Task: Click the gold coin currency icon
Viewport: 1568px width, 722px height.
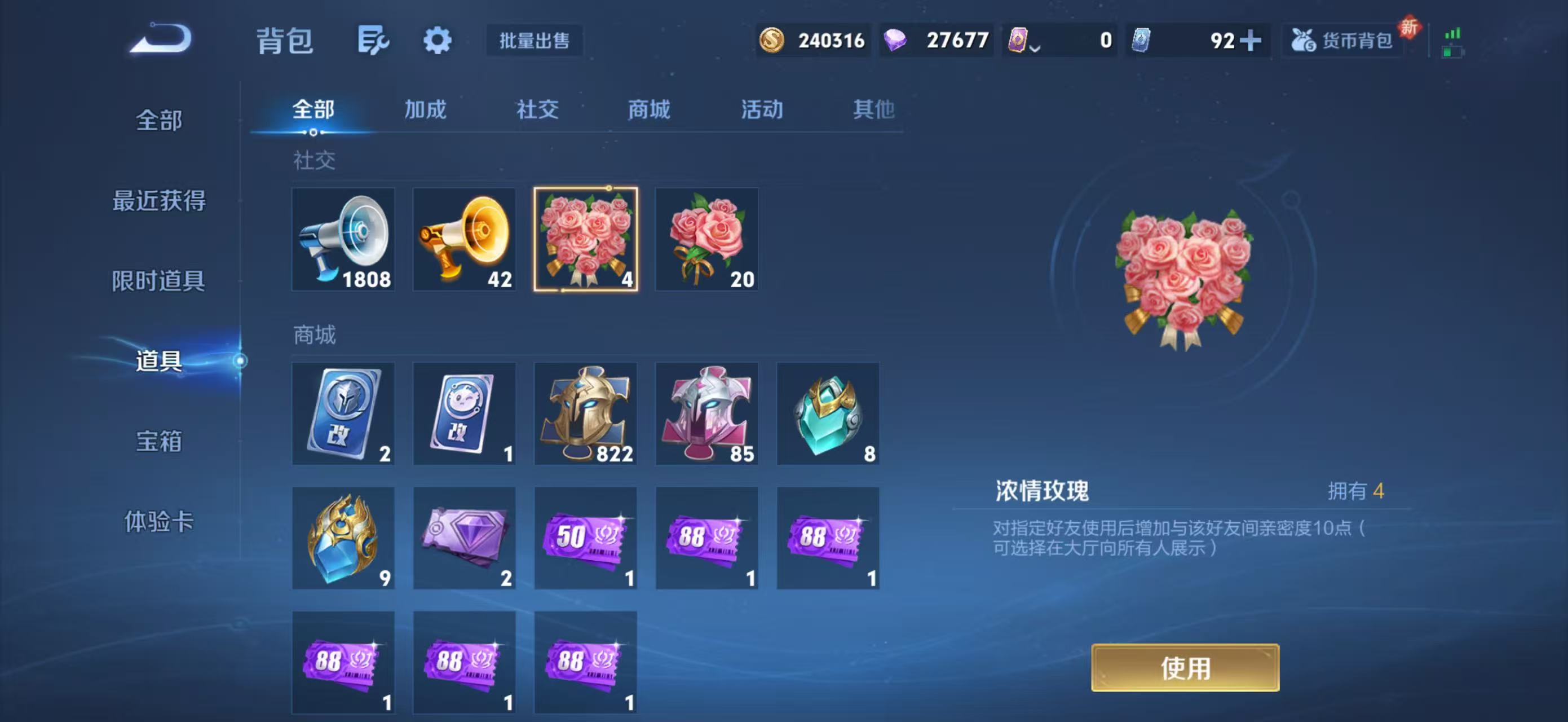Action: (x=773, y=40)
